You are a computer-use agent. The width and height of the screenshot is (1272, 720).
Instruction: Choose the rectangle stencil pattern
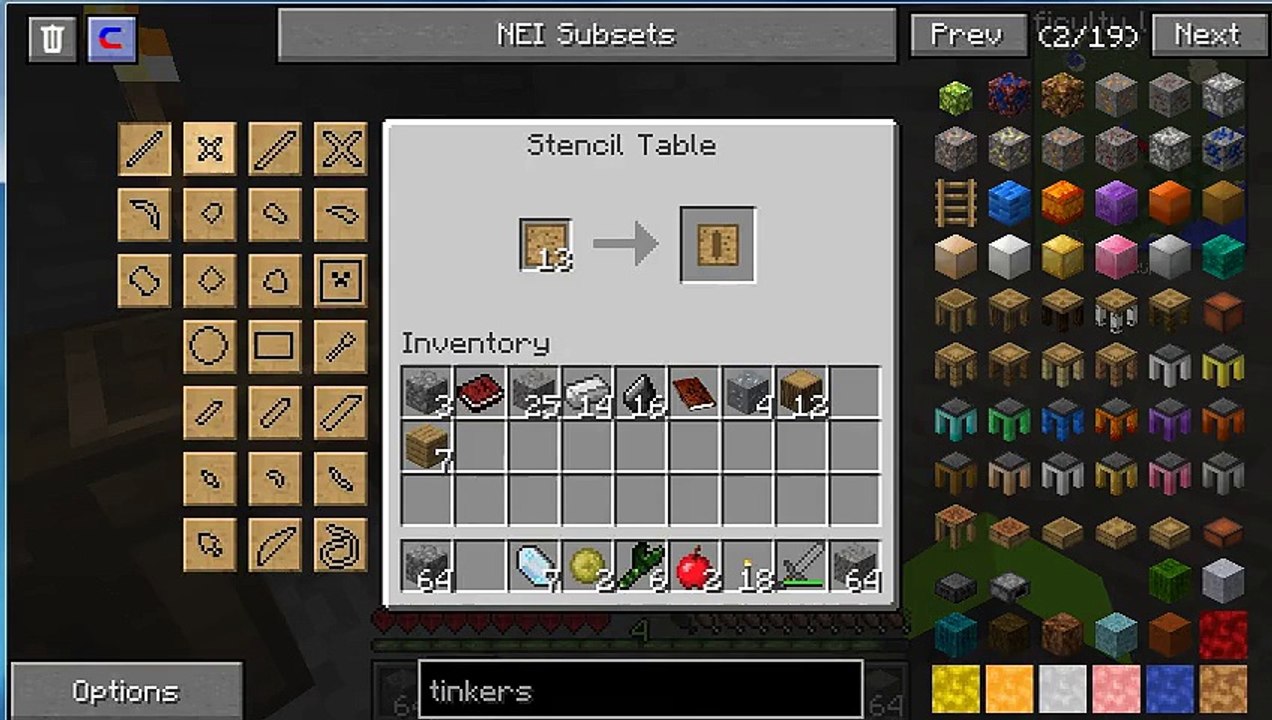(274, 346)
